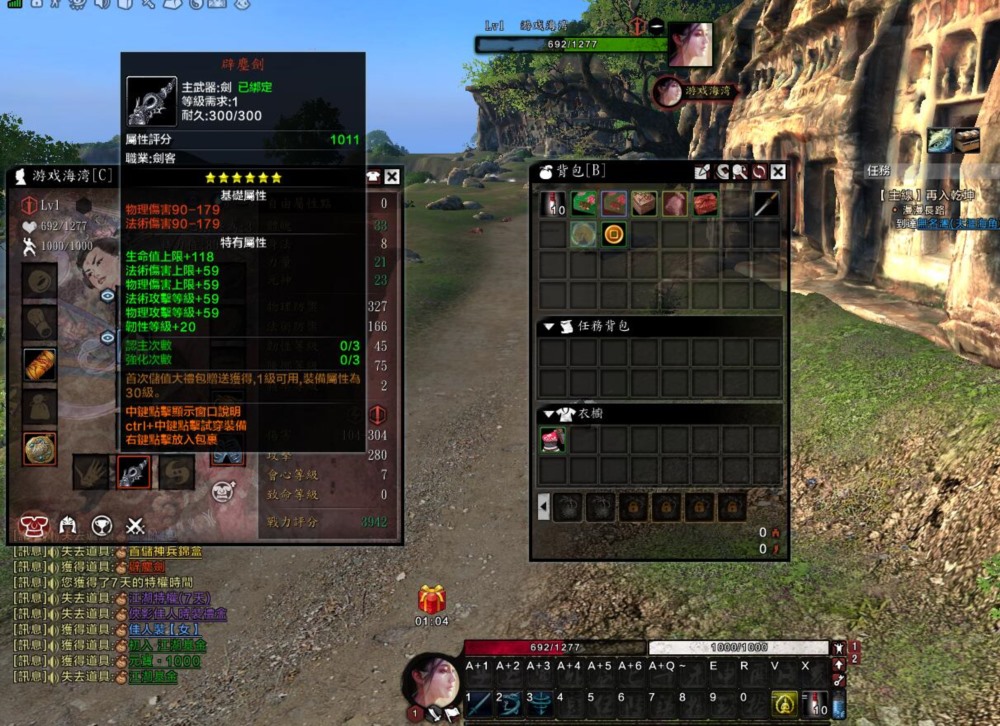The height and width of the screenshot is (726, 1000).
Task: Open the timed gift box reward
Action: coord(432,600)
